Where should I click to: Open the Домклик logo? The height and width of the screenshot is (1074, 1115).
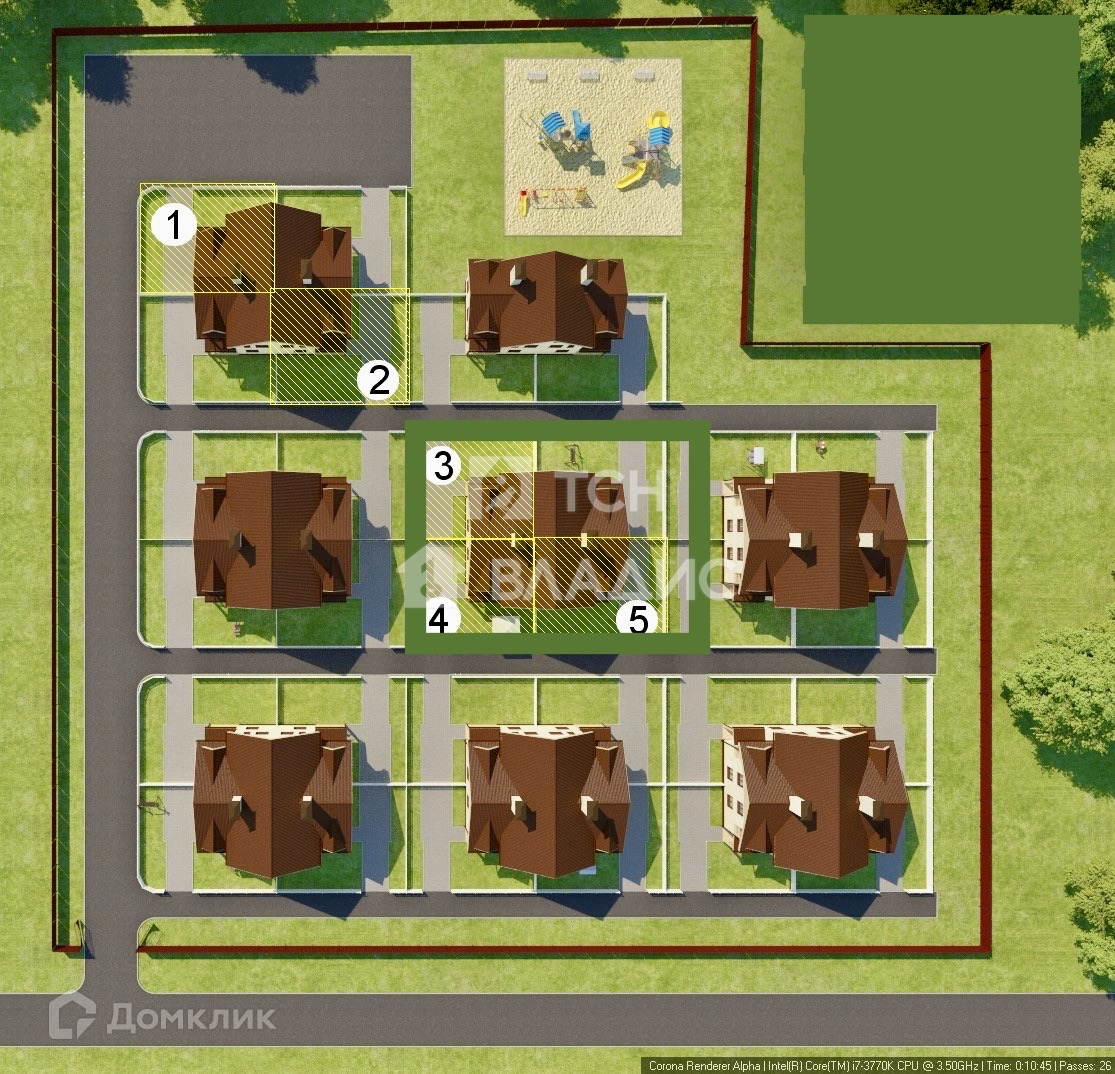pos(163,1017)
